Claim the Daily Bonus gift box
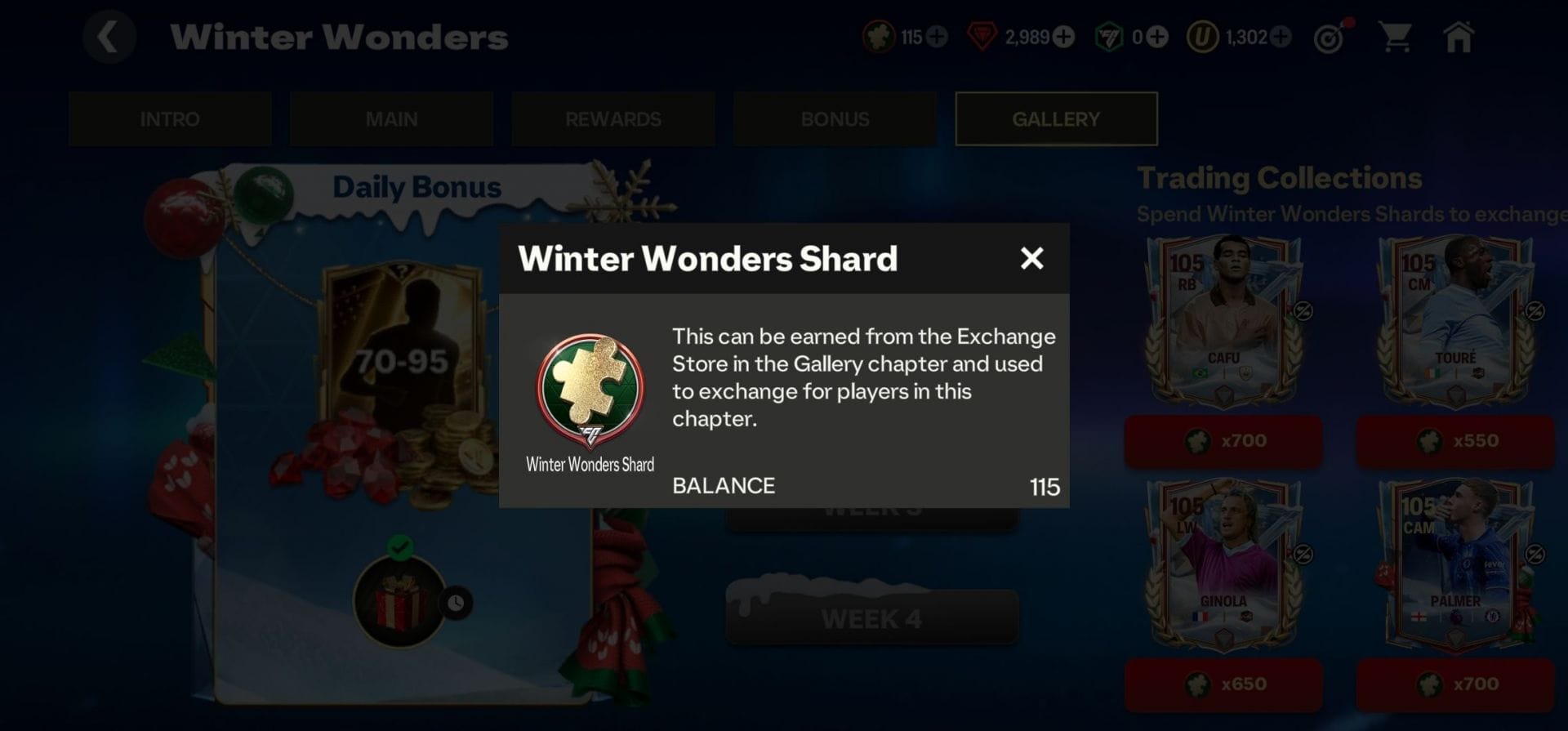This screenshot has height=731, width=1568. [x=399, y=602]
